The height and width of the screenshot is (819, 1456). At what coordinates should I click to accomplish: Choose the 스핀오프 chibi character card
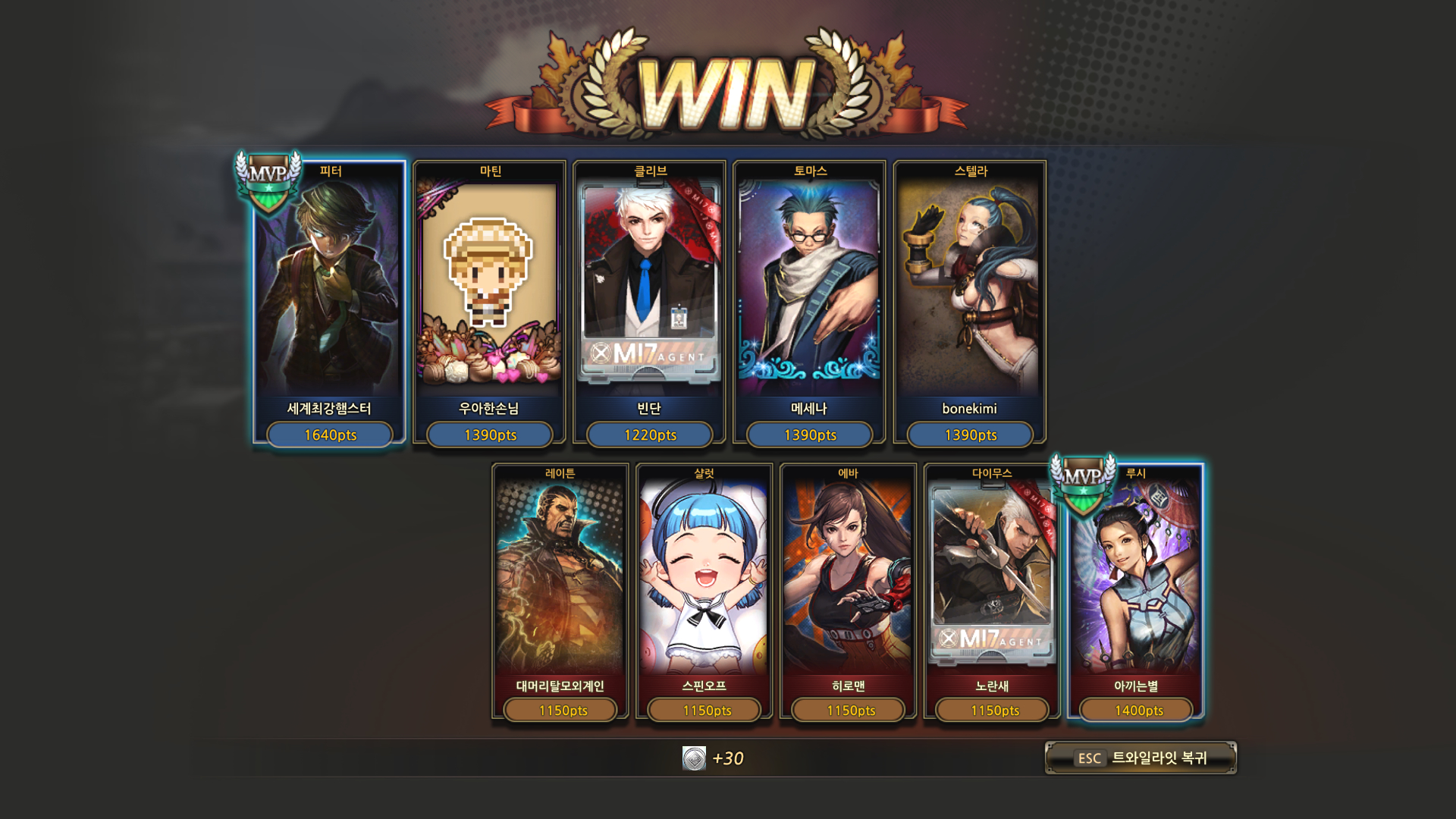click(x=704, y=591)
